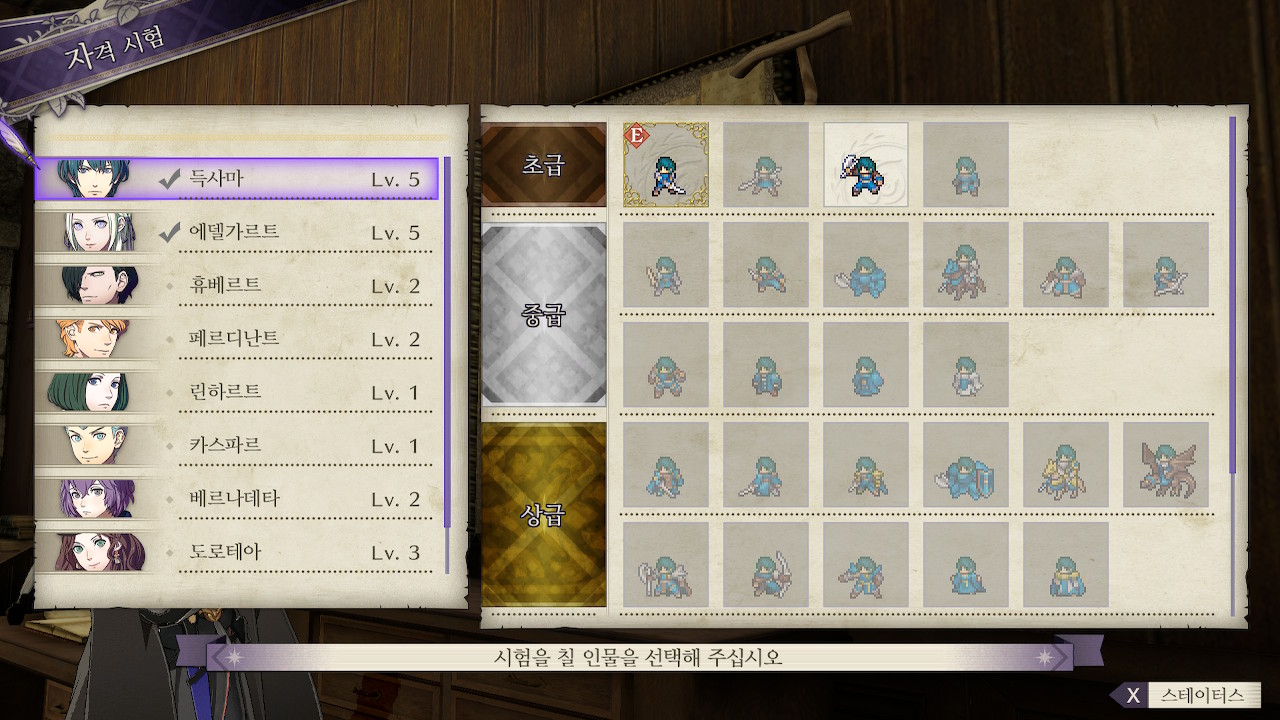The height and width of the screenshot is (720, 1280).
Task: Pick the Fortress Knight sprite carrying a shield
Action: 966,465
